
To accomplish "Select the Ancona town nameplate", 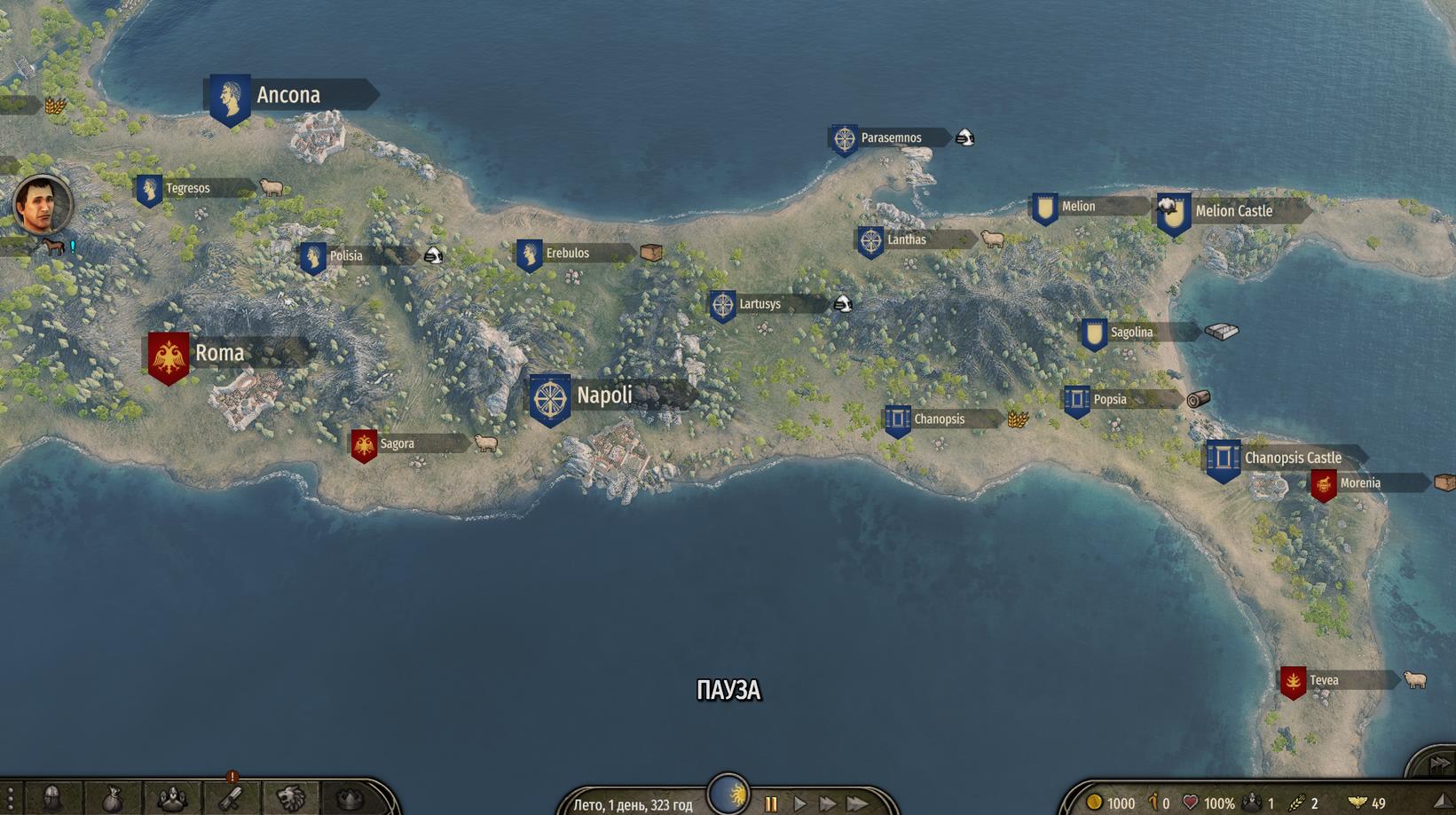I will point(288,95).
